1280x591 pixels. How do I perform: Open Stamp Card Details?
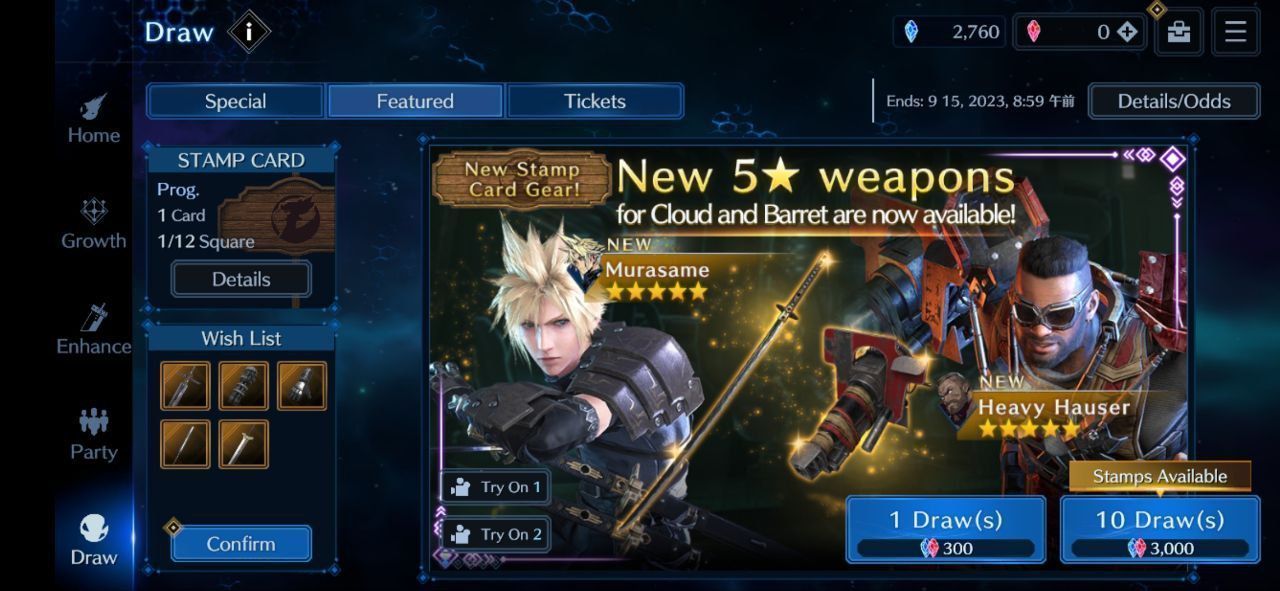[241, 279]
